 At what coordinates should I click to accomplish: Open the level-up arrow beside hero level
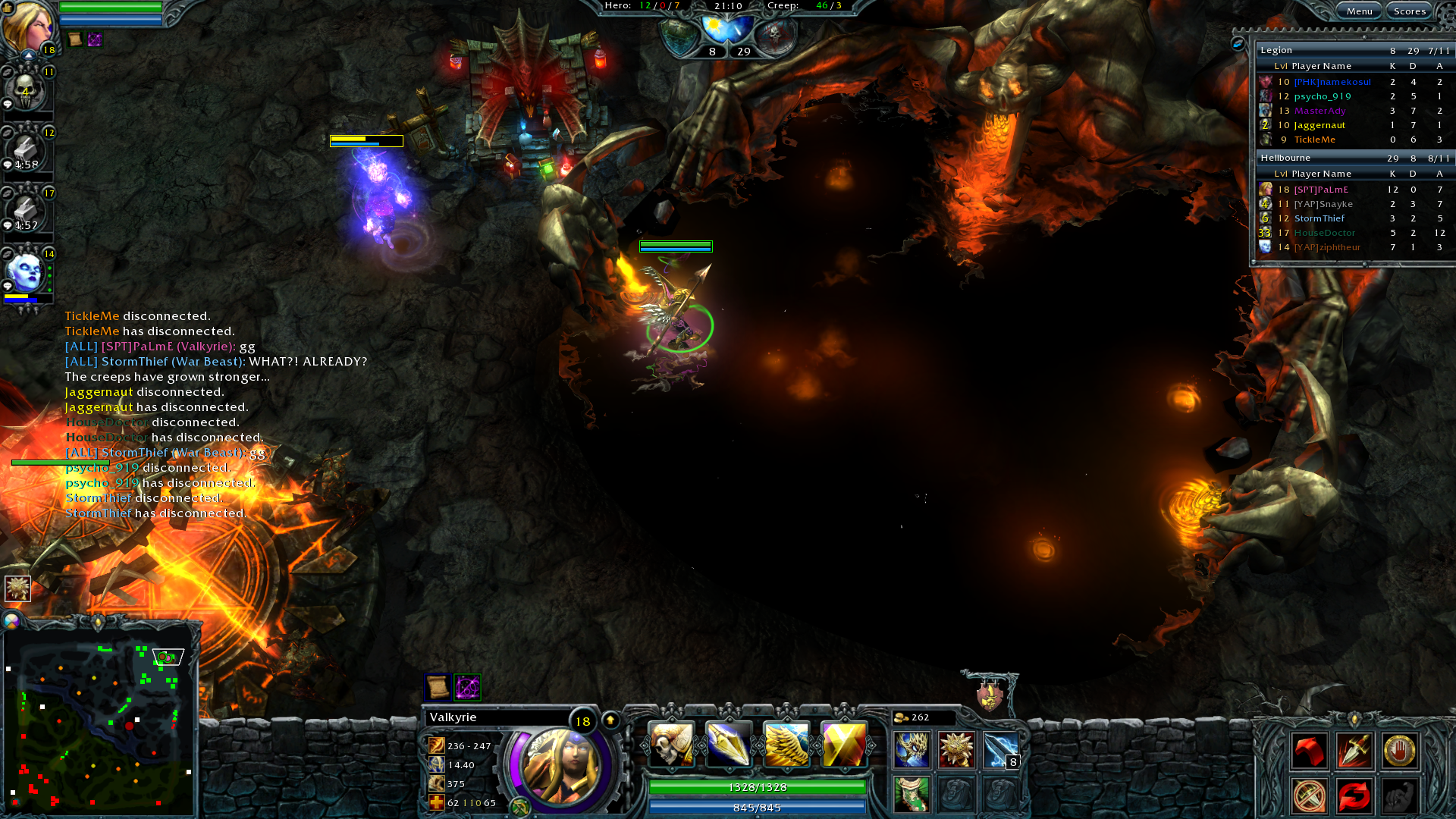[610, 720]
